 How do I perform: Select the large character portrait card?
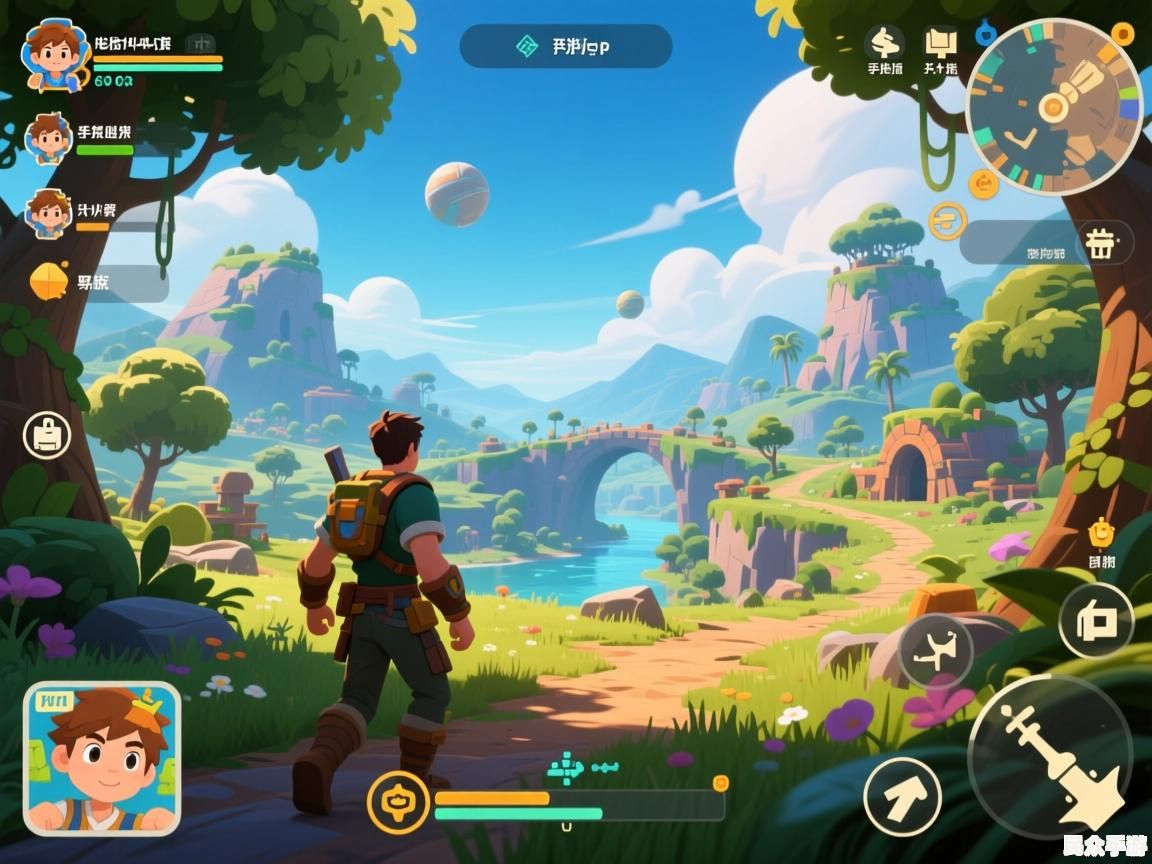pos(102,758)
